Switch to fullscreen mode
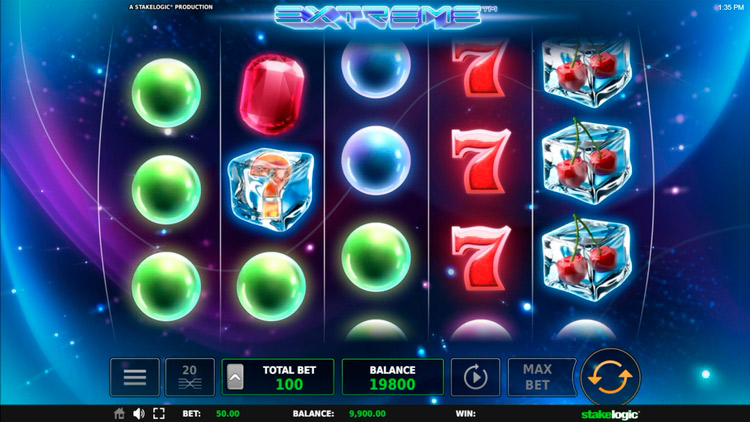 [x=158, y=413]
